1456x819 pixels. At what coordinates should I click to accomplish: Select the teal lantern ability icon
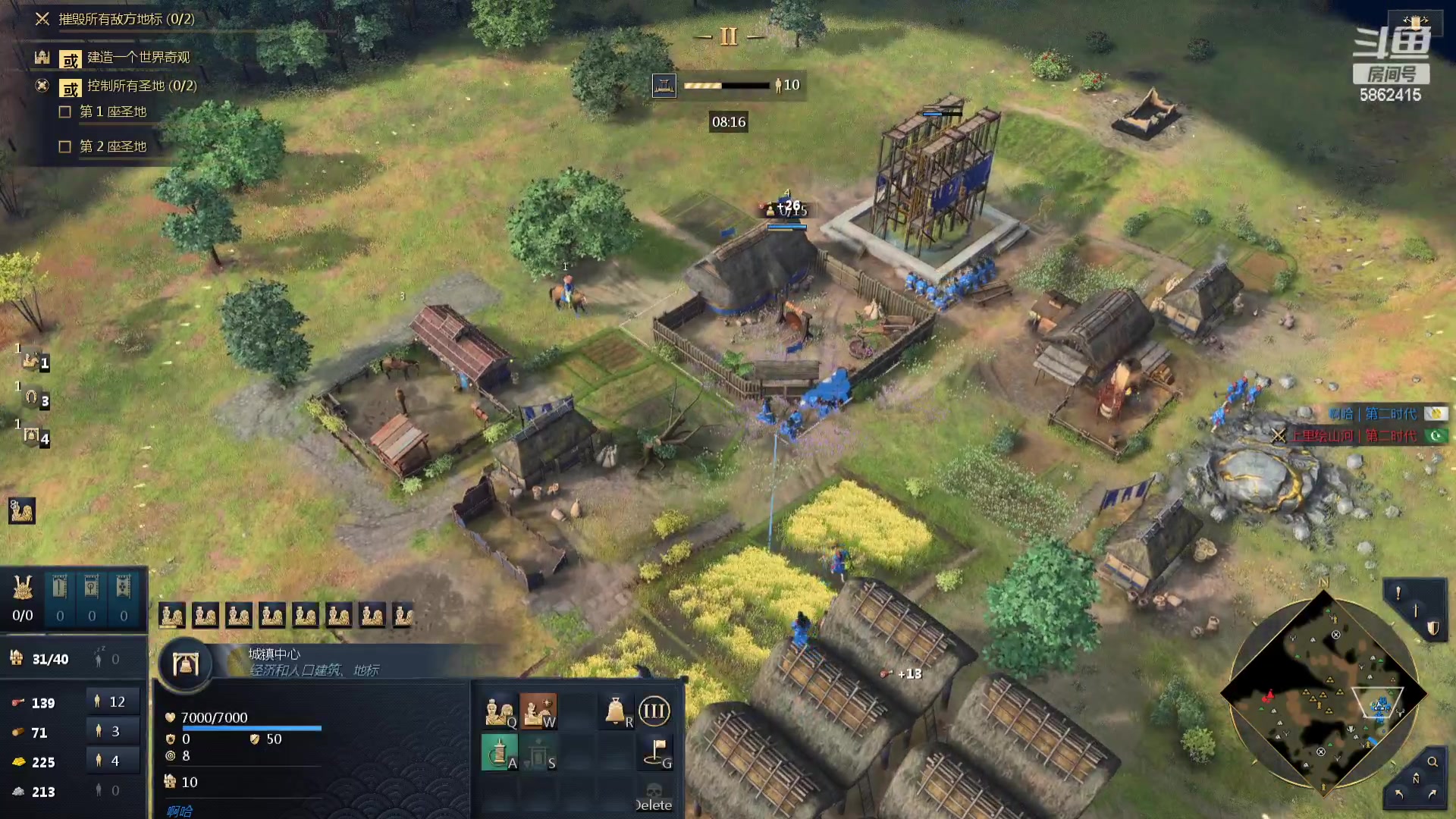499,753
